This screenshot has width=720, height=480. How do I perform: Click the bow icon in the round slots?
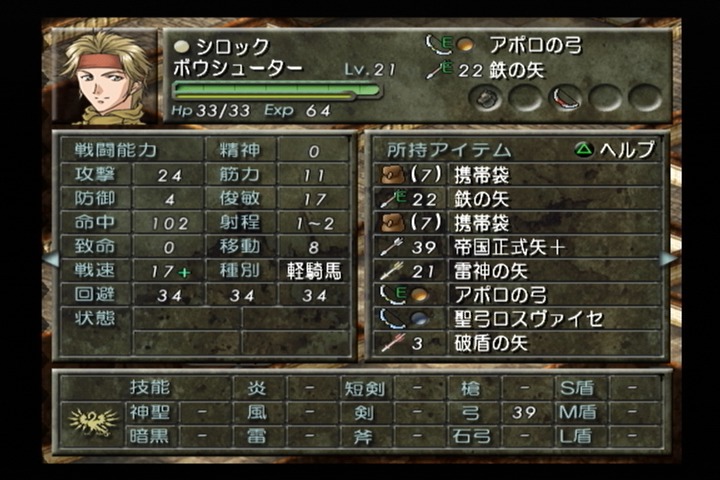567,98
